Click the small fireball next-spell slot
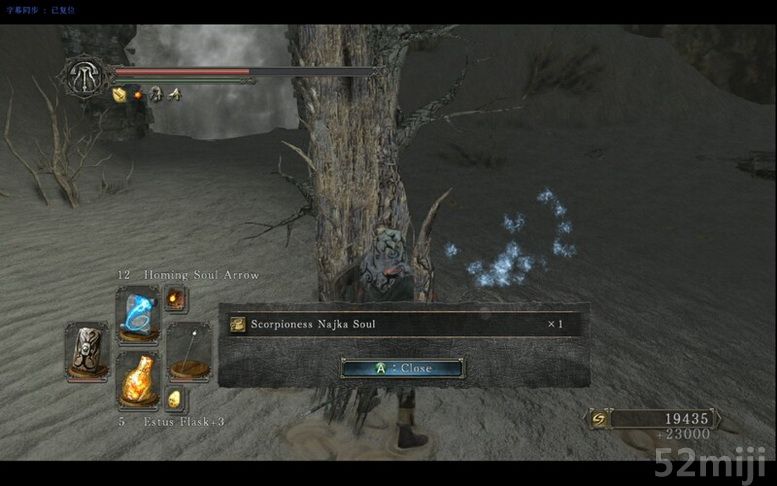777x486 pixels. coord(175,298)
